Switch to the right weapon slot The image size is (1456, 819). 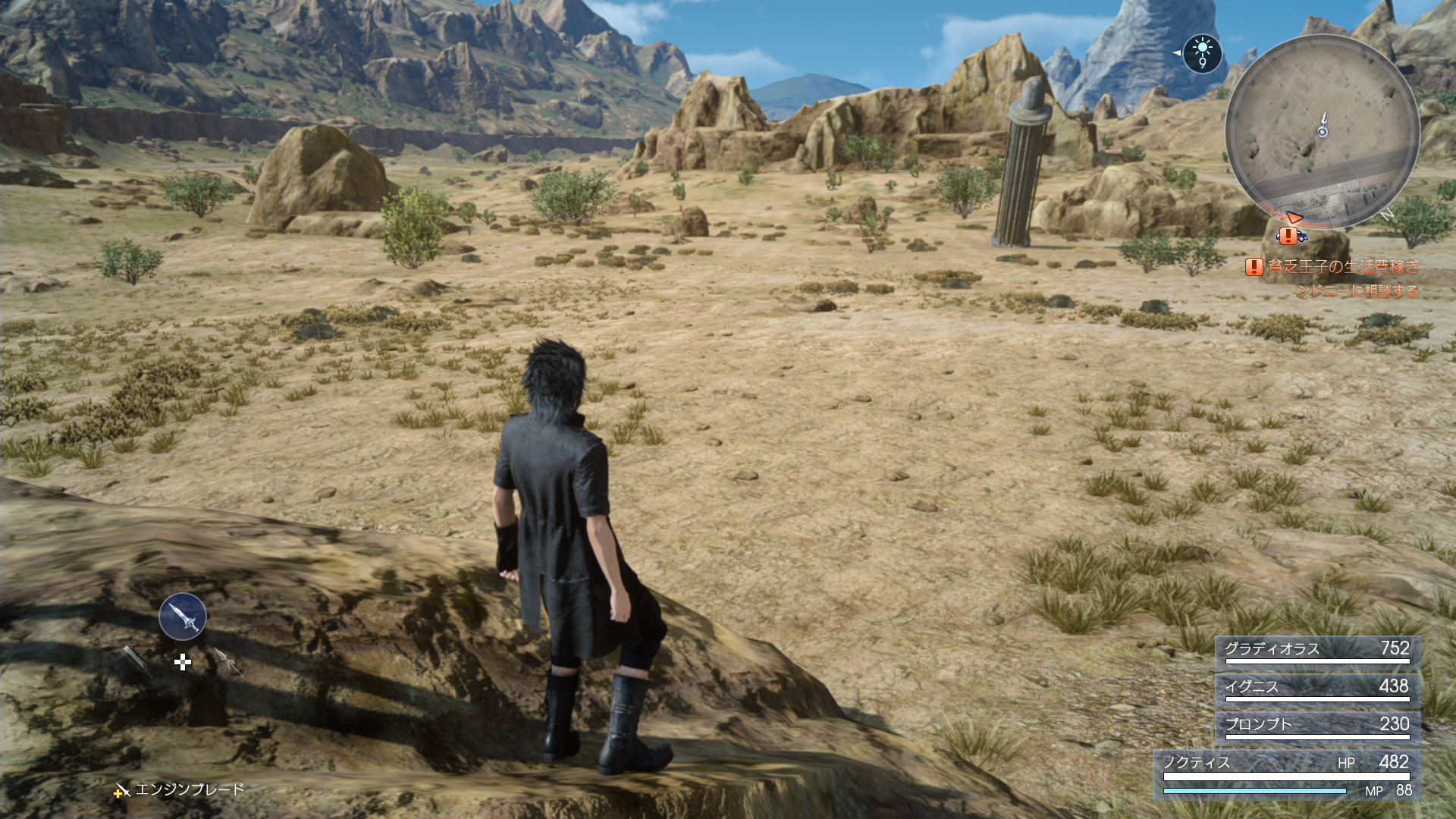pos(227,661)
